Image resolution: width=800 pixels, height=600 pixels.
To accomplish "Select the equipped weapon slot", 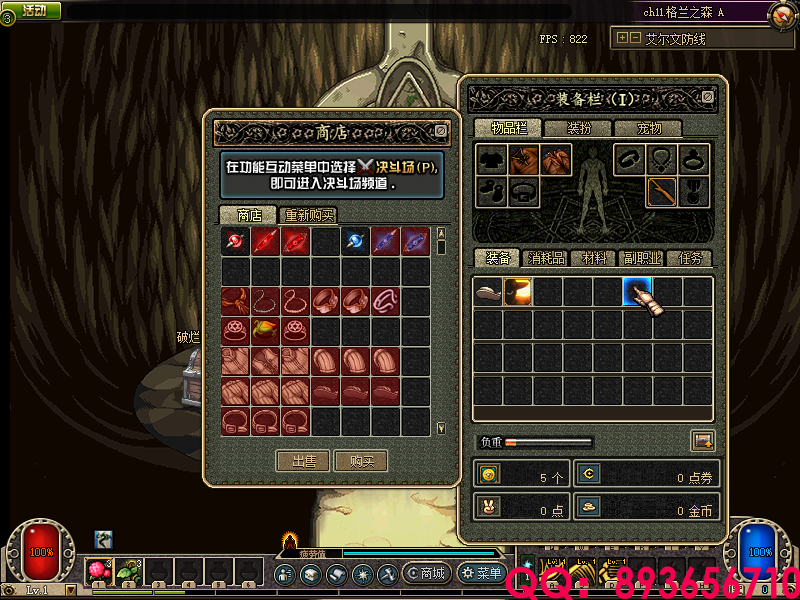I will pyautogui.click(x=661, y=191).
